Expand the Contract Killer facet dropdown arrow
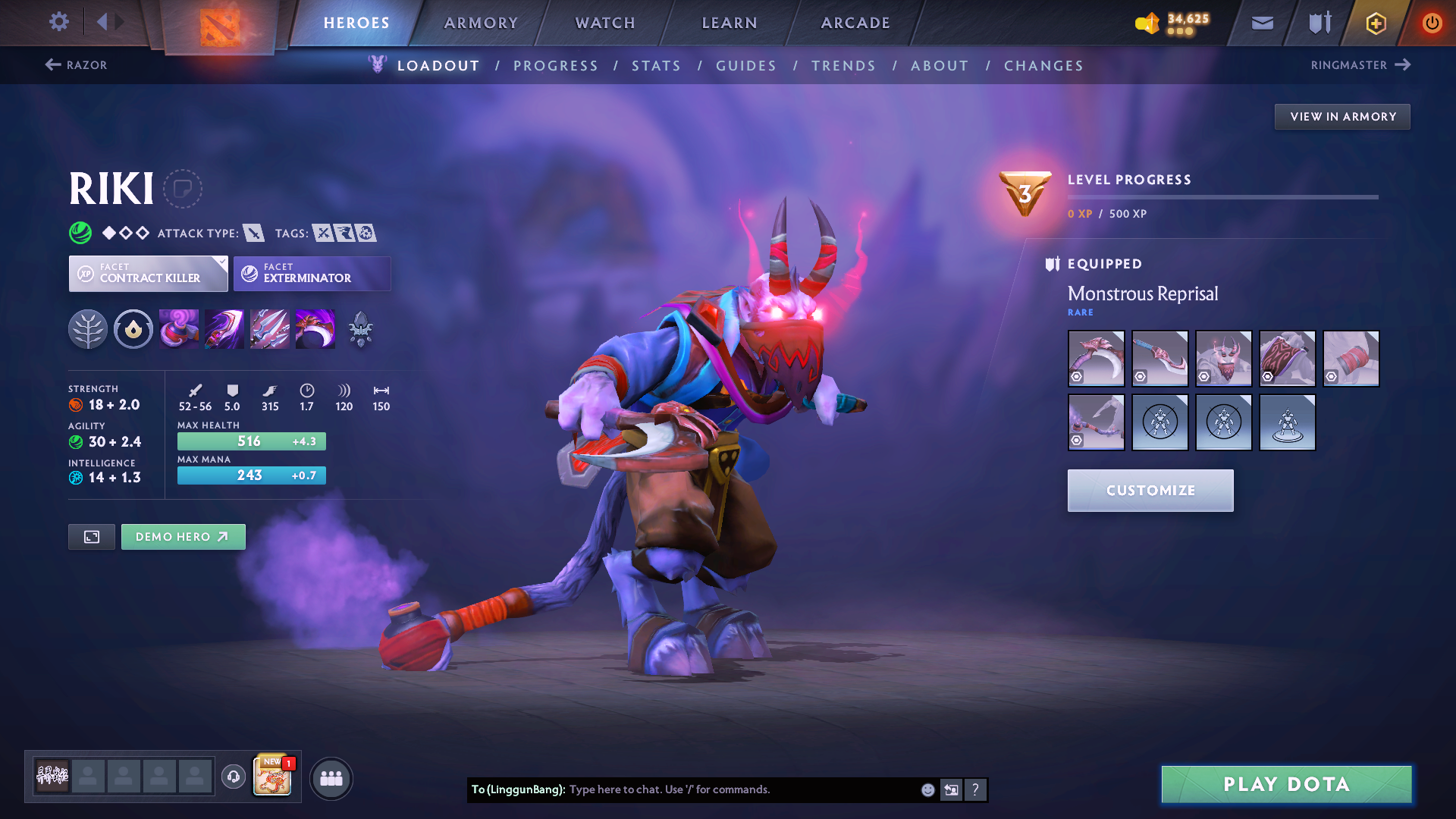1456x819 pixels. click(221, 261)
